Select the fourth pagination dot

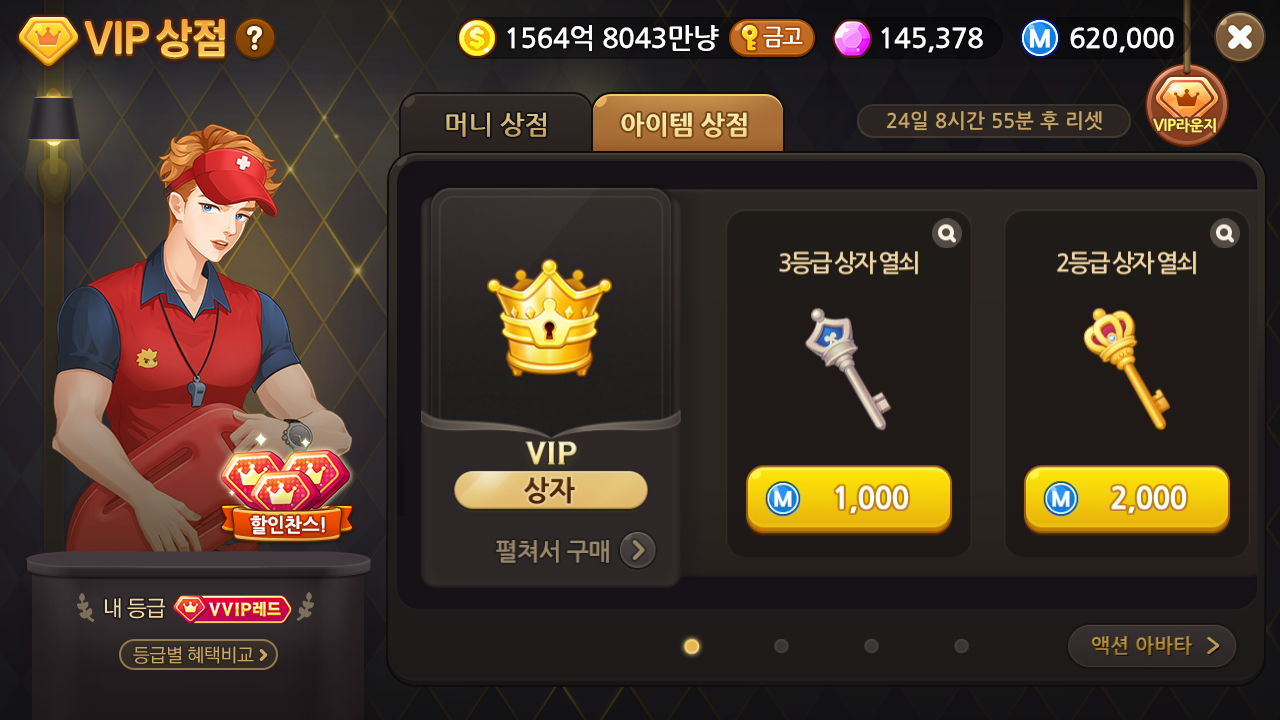[x=963, y=647]
